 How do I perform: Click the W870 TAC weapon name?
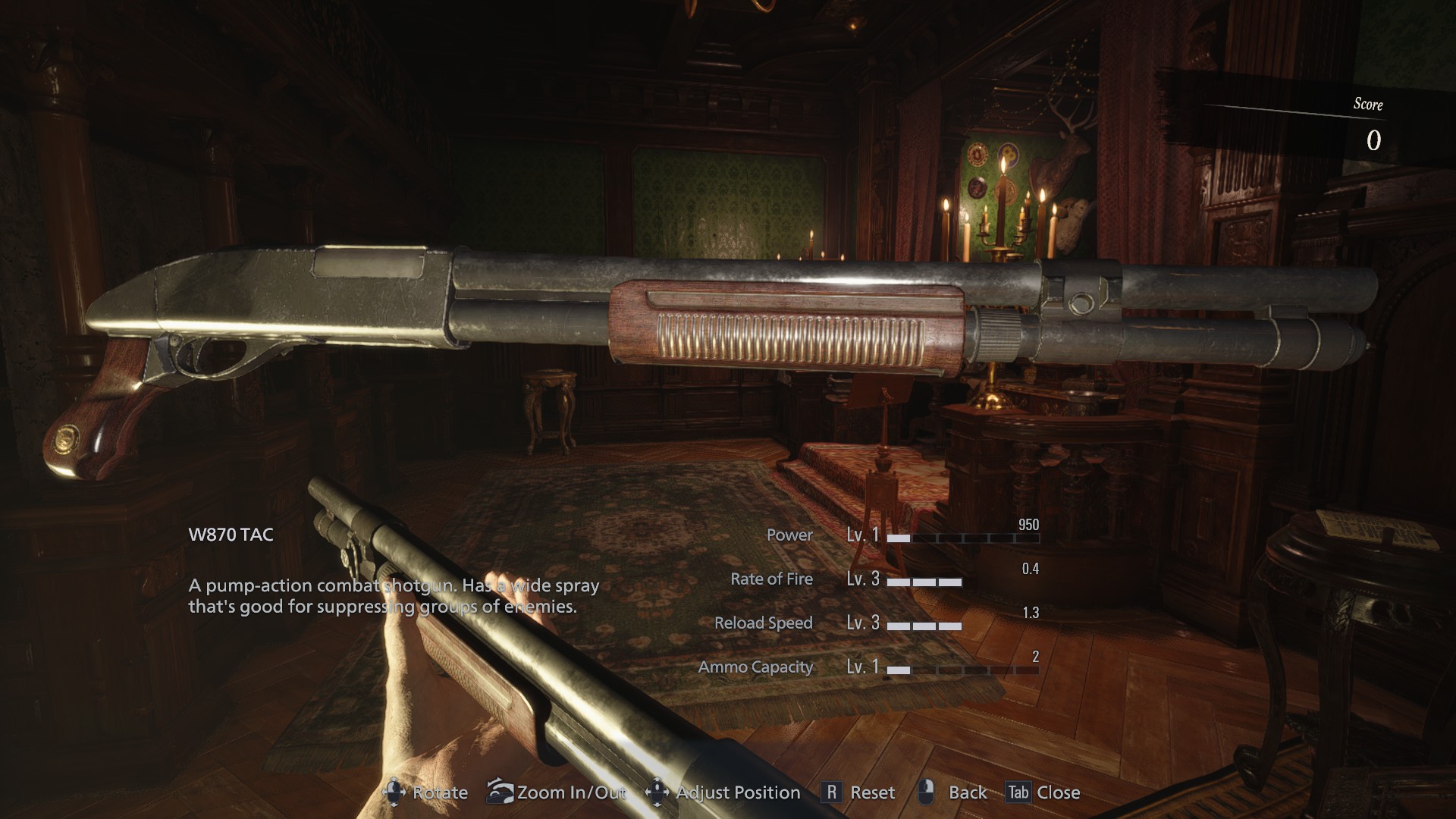(233, 534)
